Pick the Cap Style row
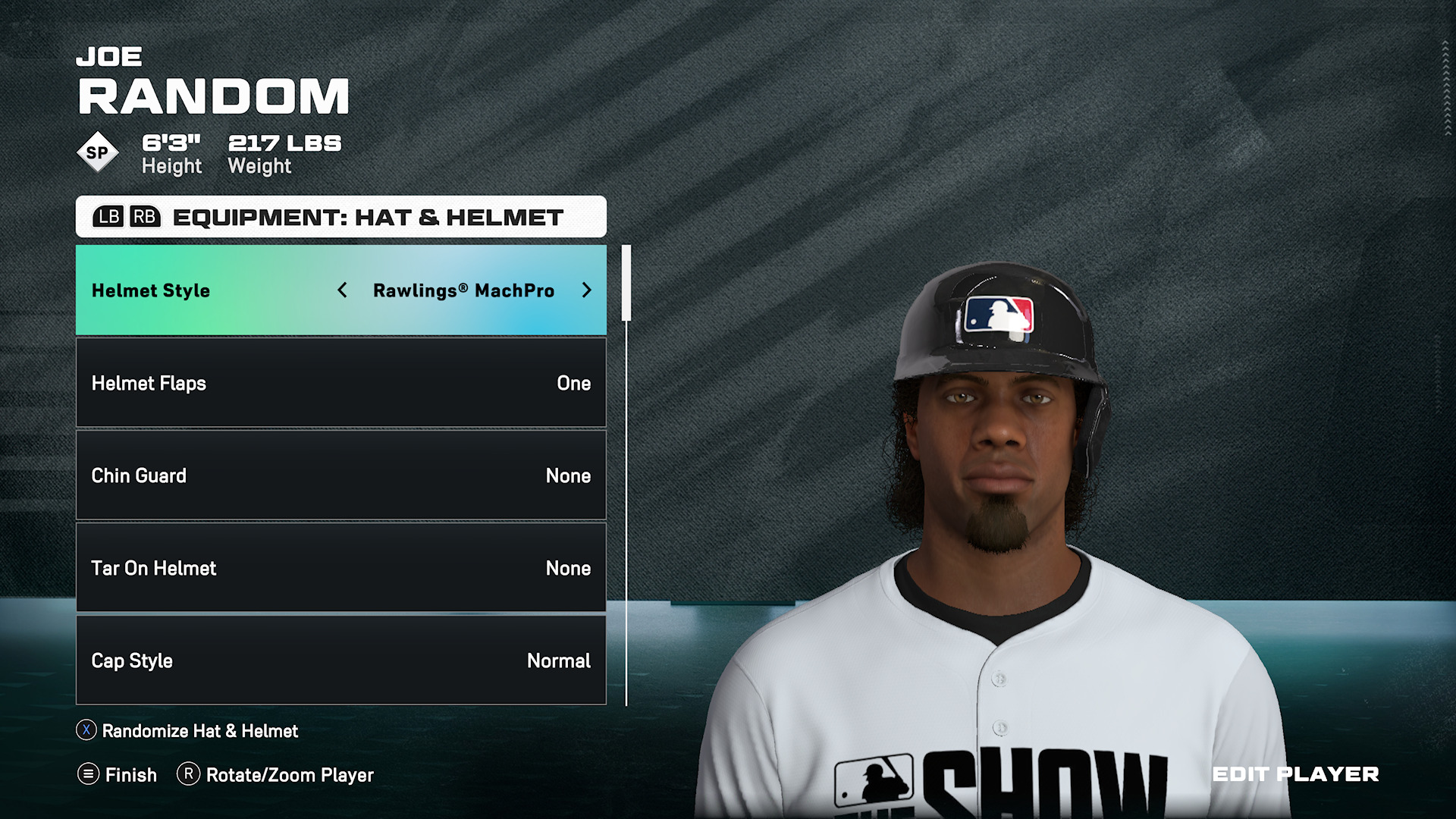This screenshot has width=1456, height=819. [340, 661]
